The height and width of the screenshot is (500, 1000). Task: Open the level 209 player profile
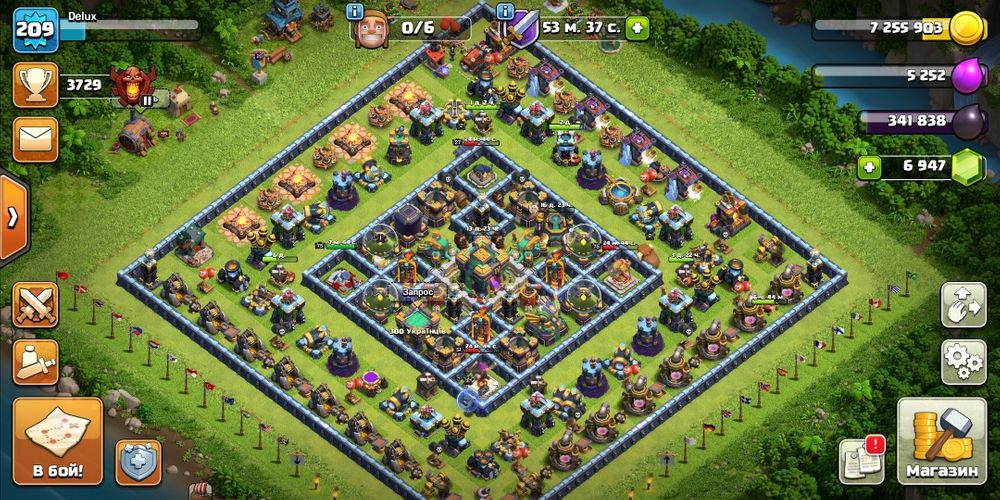coord(33,30)
